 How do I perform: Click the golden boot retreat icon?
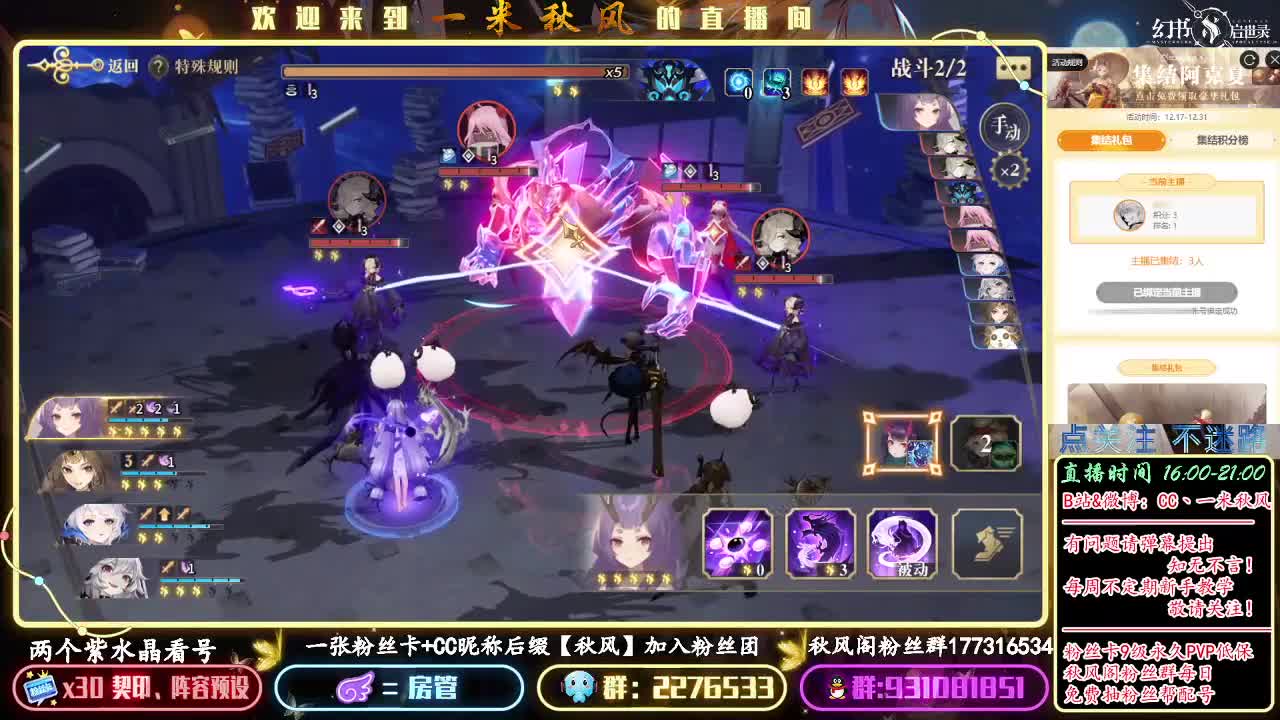coord(987,542)
